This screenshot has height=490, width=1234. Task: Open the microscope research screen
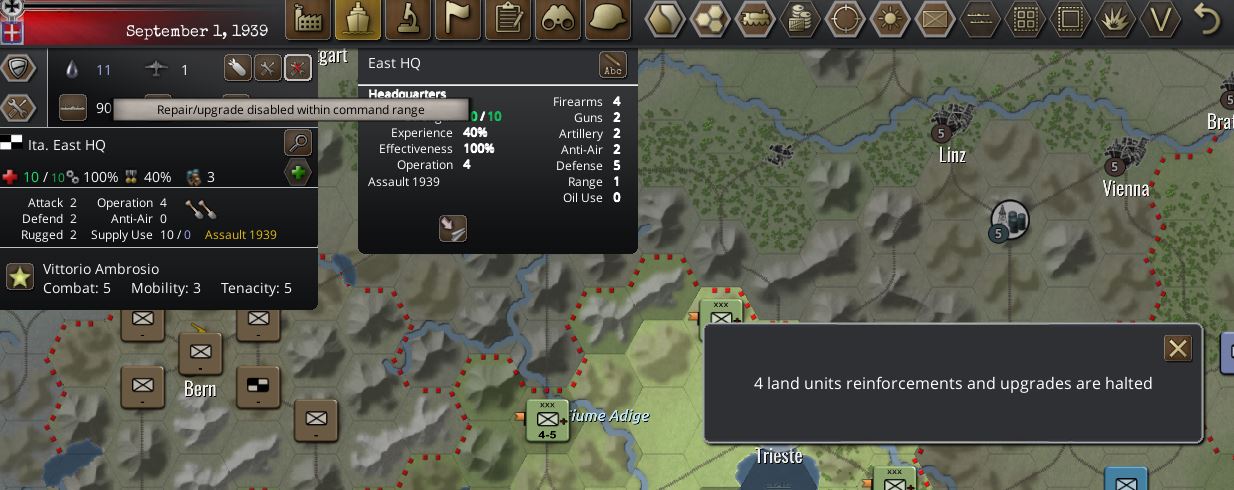[x=408, y=19]
